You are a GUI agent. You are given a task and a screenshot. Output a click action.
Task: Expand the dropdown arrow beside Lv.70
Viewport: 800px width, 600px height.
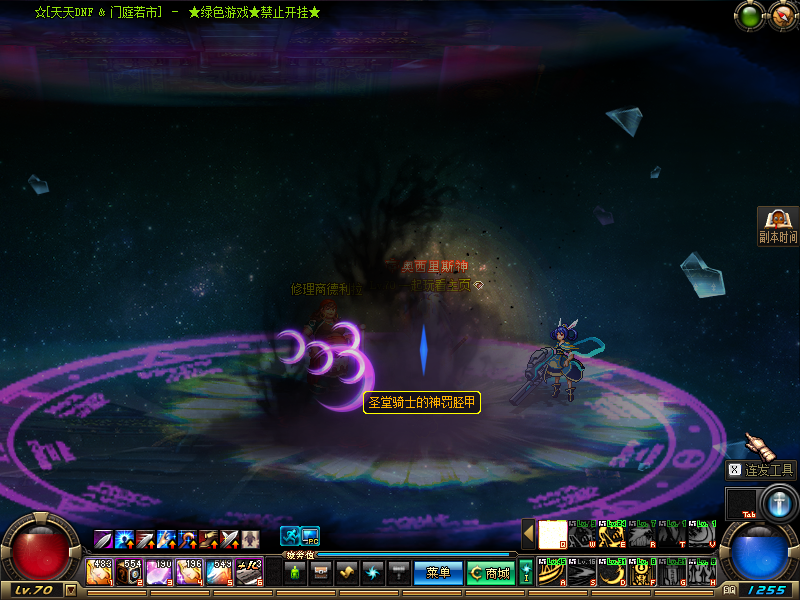pos(70,590)
